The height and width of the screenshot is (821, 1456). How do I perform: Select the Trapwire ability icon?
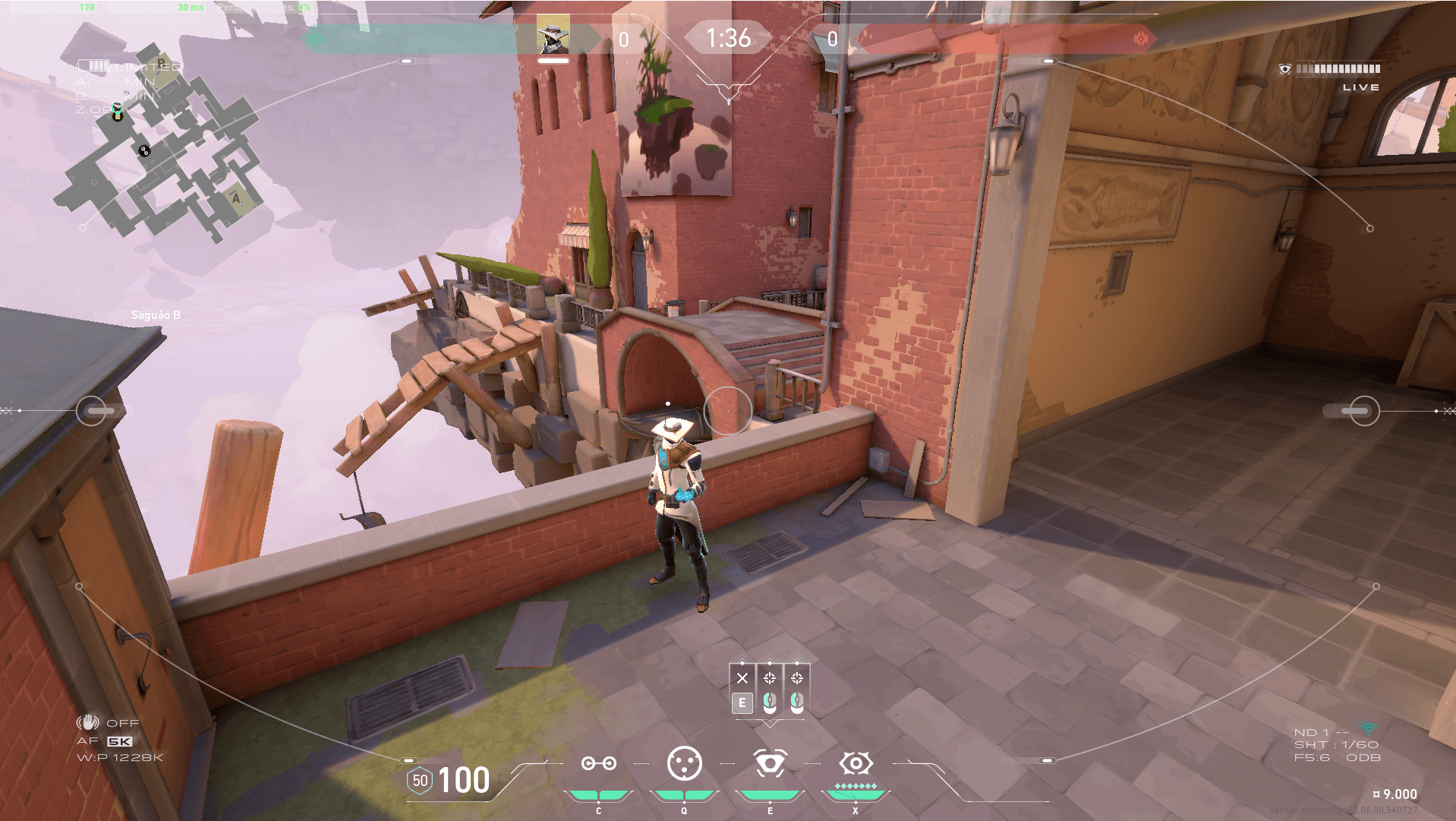(598, 763)
